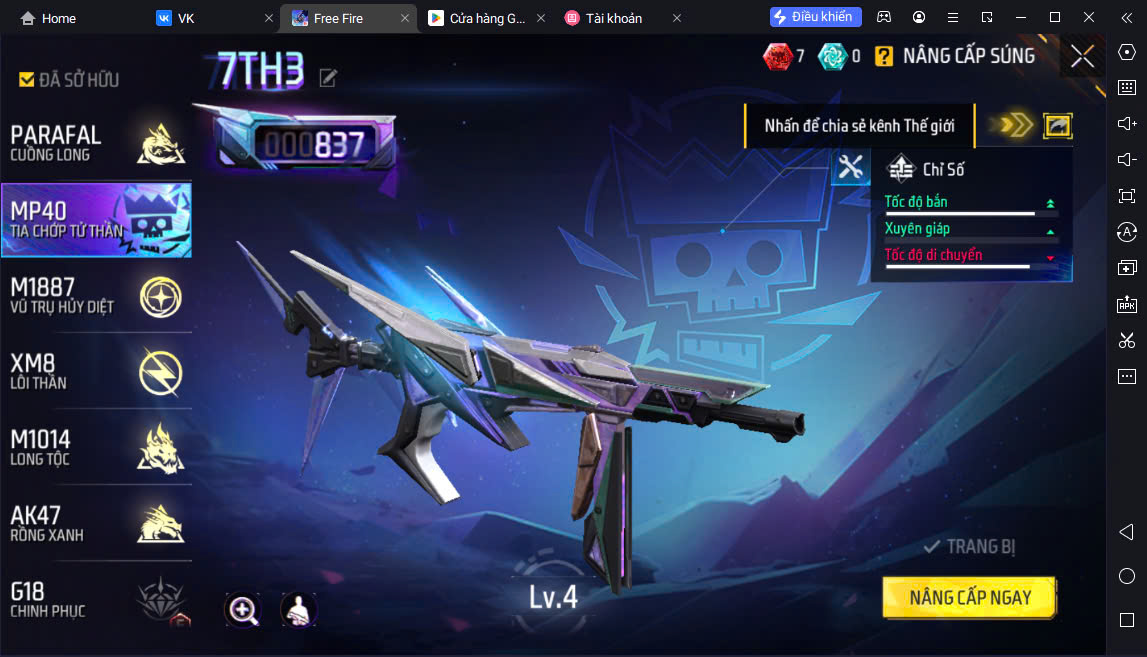Choose the AK47 Rồng Xanh skin
Screen dimensions: 1147x657
click(x=96, y=523)
